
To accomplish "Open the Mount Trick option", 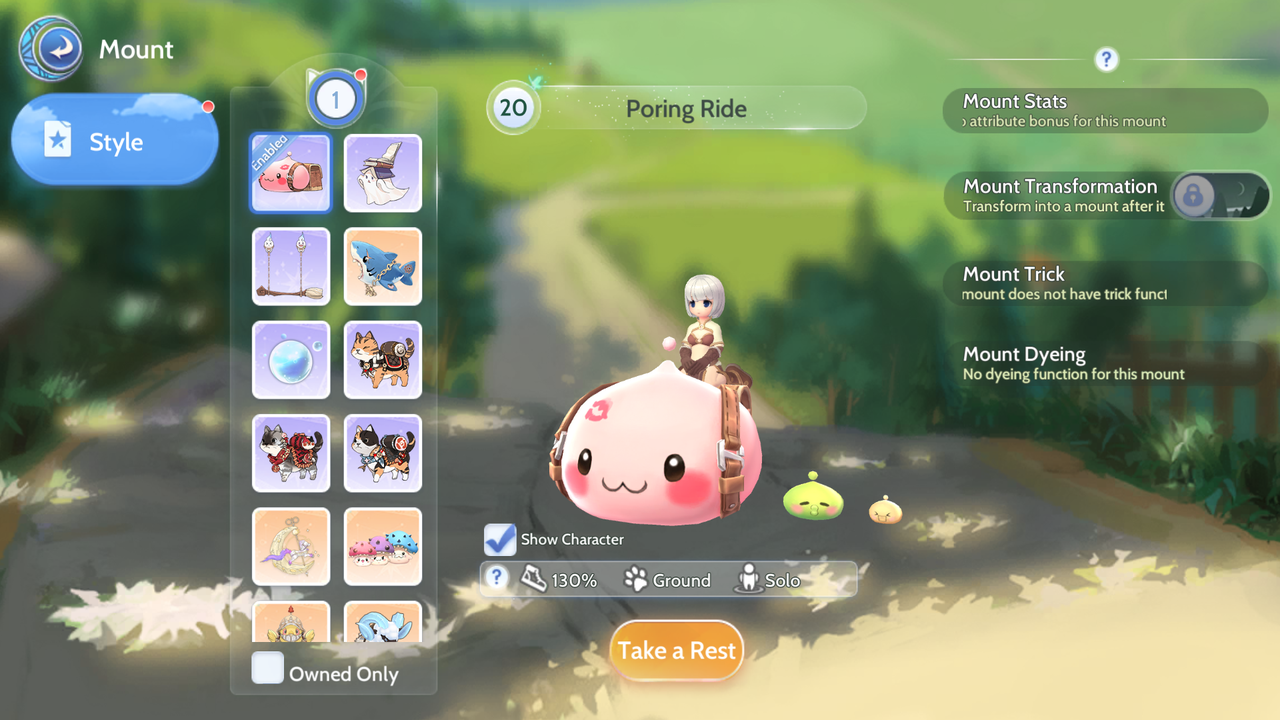I will point(1105,283).
